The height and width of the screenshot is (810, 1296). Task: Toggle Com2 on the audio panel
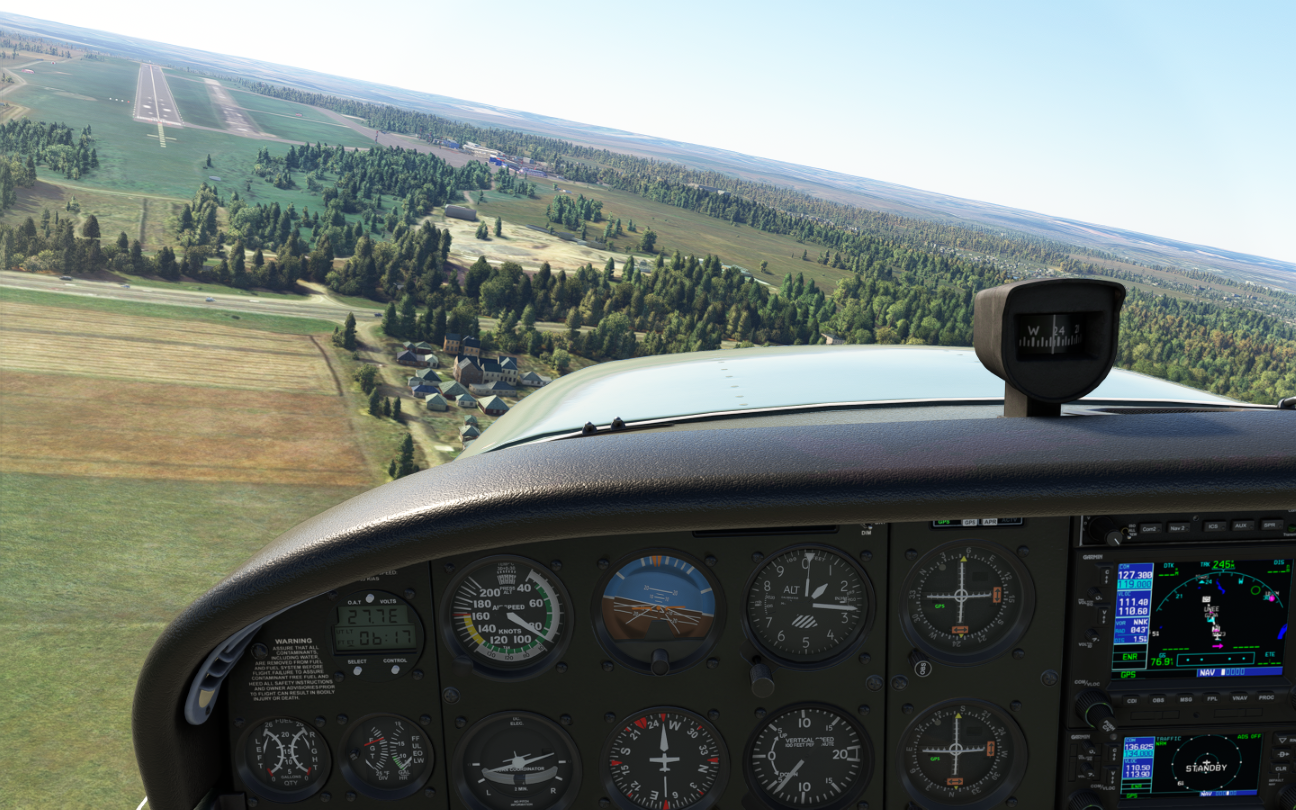[x=1149, y=528]
